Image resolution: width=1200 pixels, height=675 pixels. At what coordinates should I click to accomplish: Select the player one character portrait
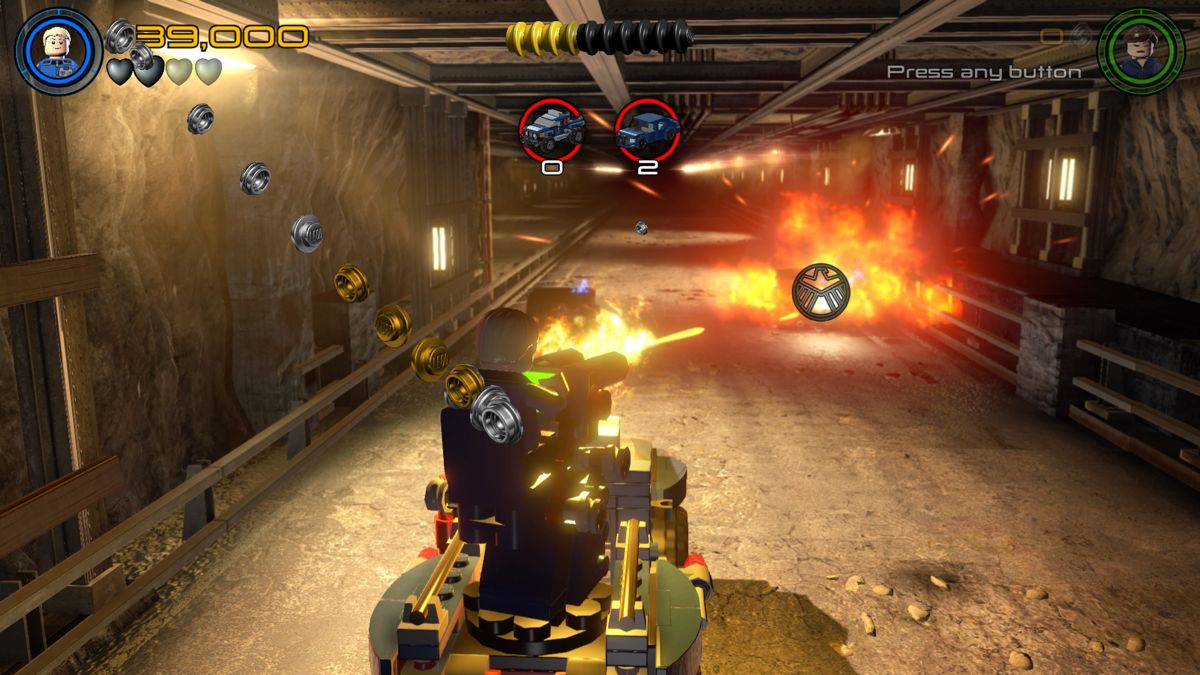pyautogui.click(x=59, y=51)
